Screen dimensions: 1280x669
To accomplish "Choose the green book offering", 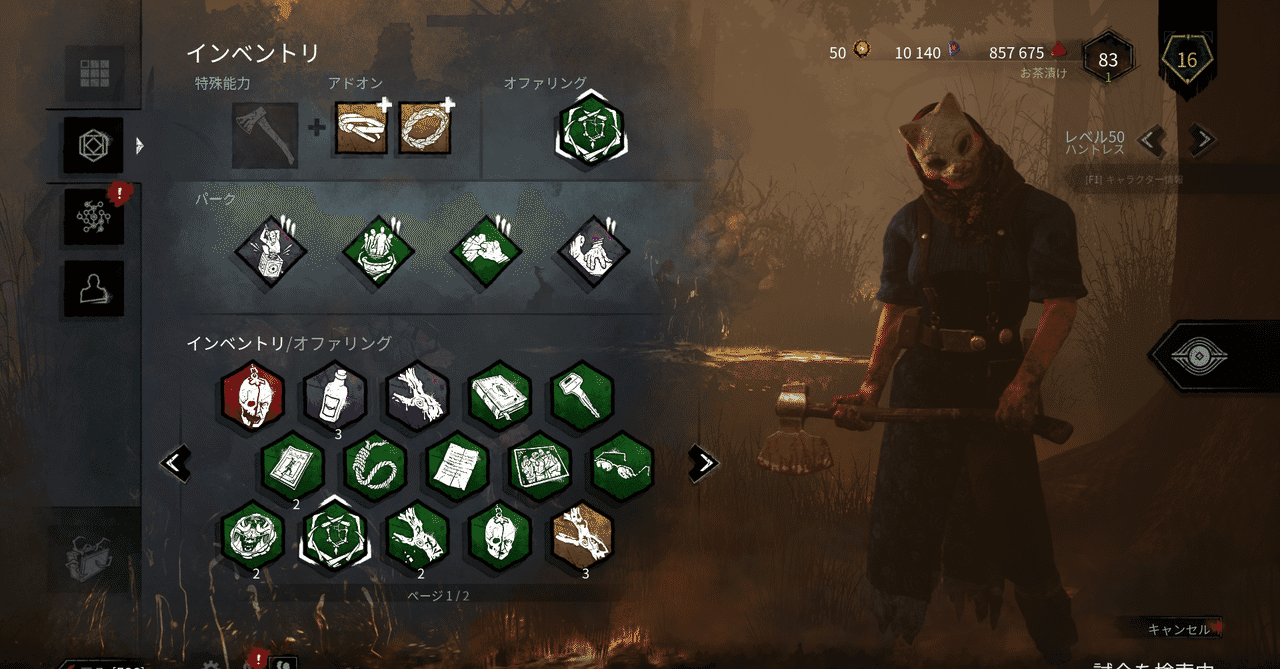I will pyautogui.click(x=500, y=397).
